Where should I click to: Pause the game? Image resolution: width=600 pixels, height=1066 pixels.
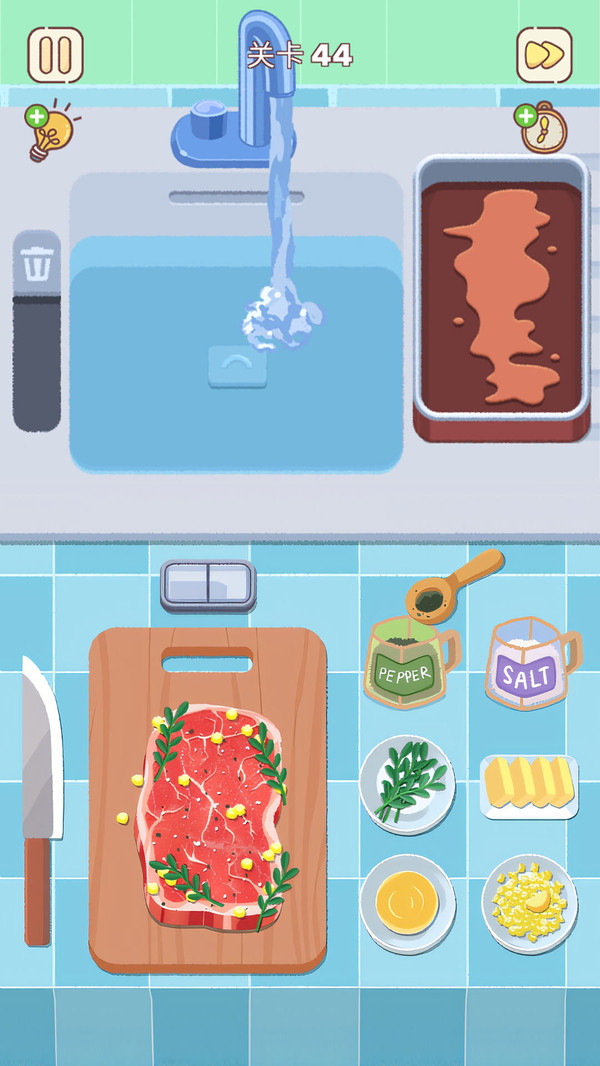pos(55,54)
